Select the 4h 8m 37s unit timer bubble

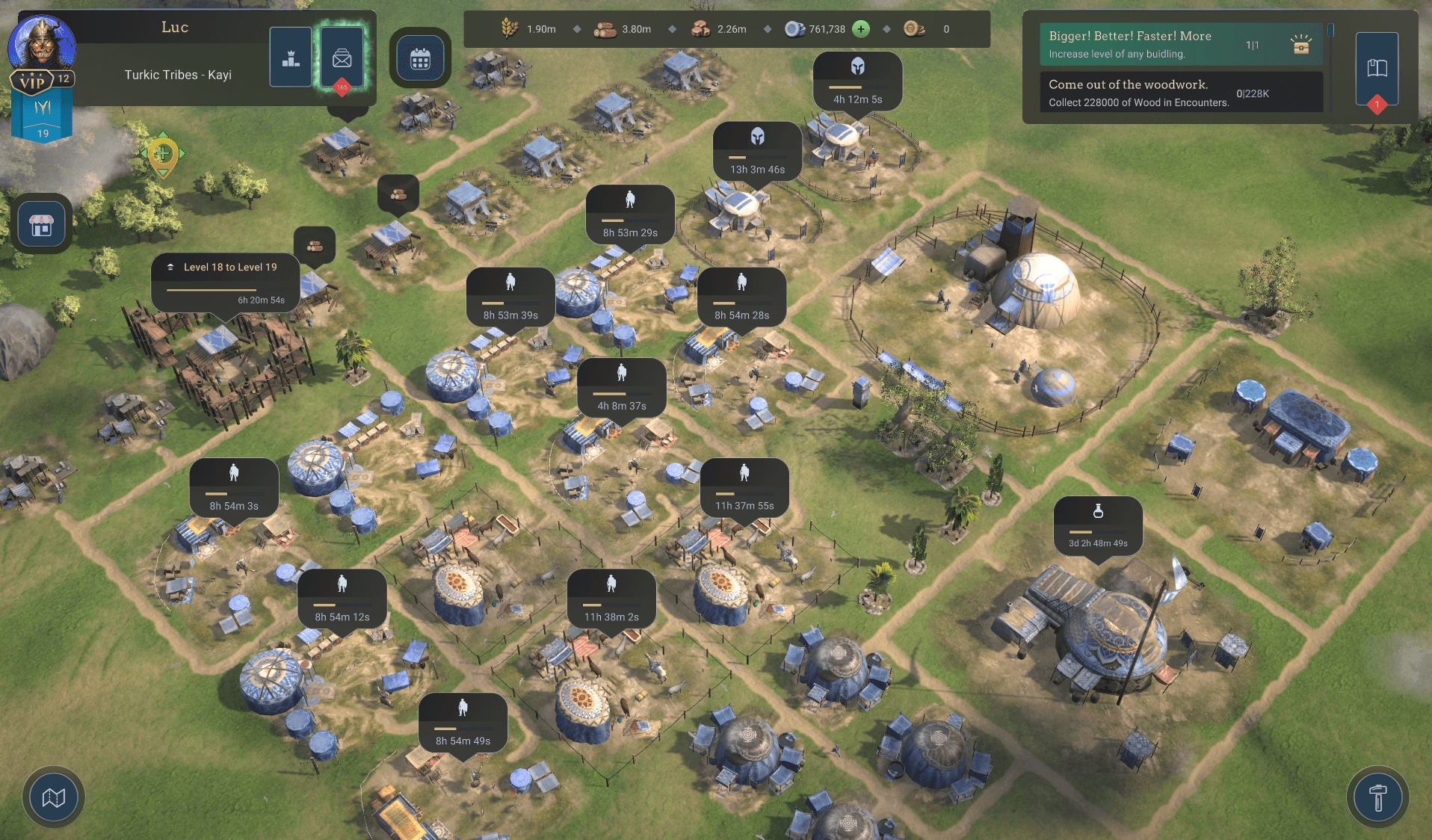pos(621,388)
